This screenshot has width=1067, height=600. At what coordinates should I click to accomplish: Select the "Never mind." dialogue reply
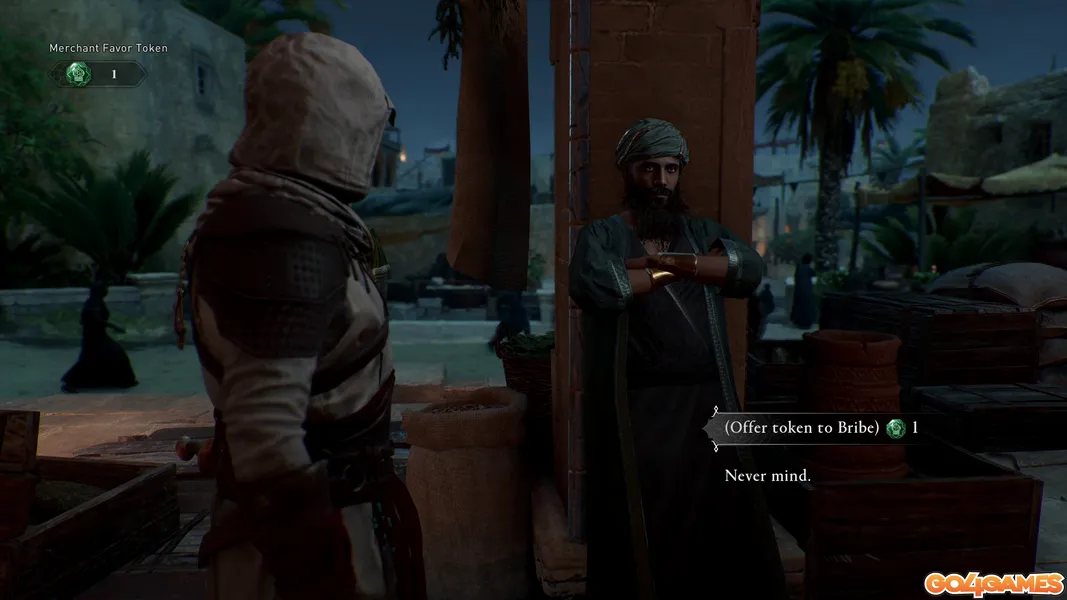tap(767, 476)
